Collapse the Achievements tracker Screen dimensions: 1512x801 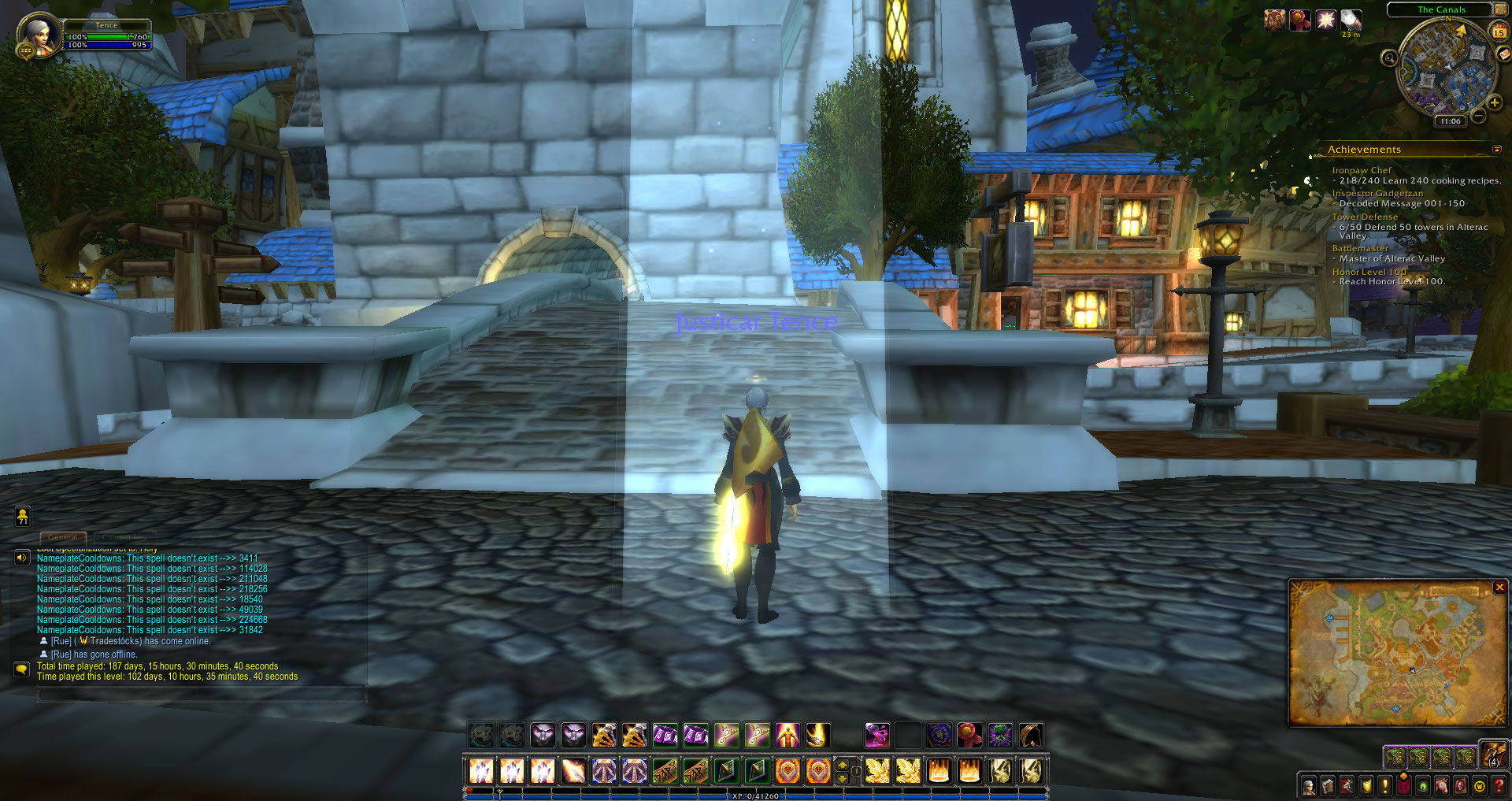pos(1496,149)
